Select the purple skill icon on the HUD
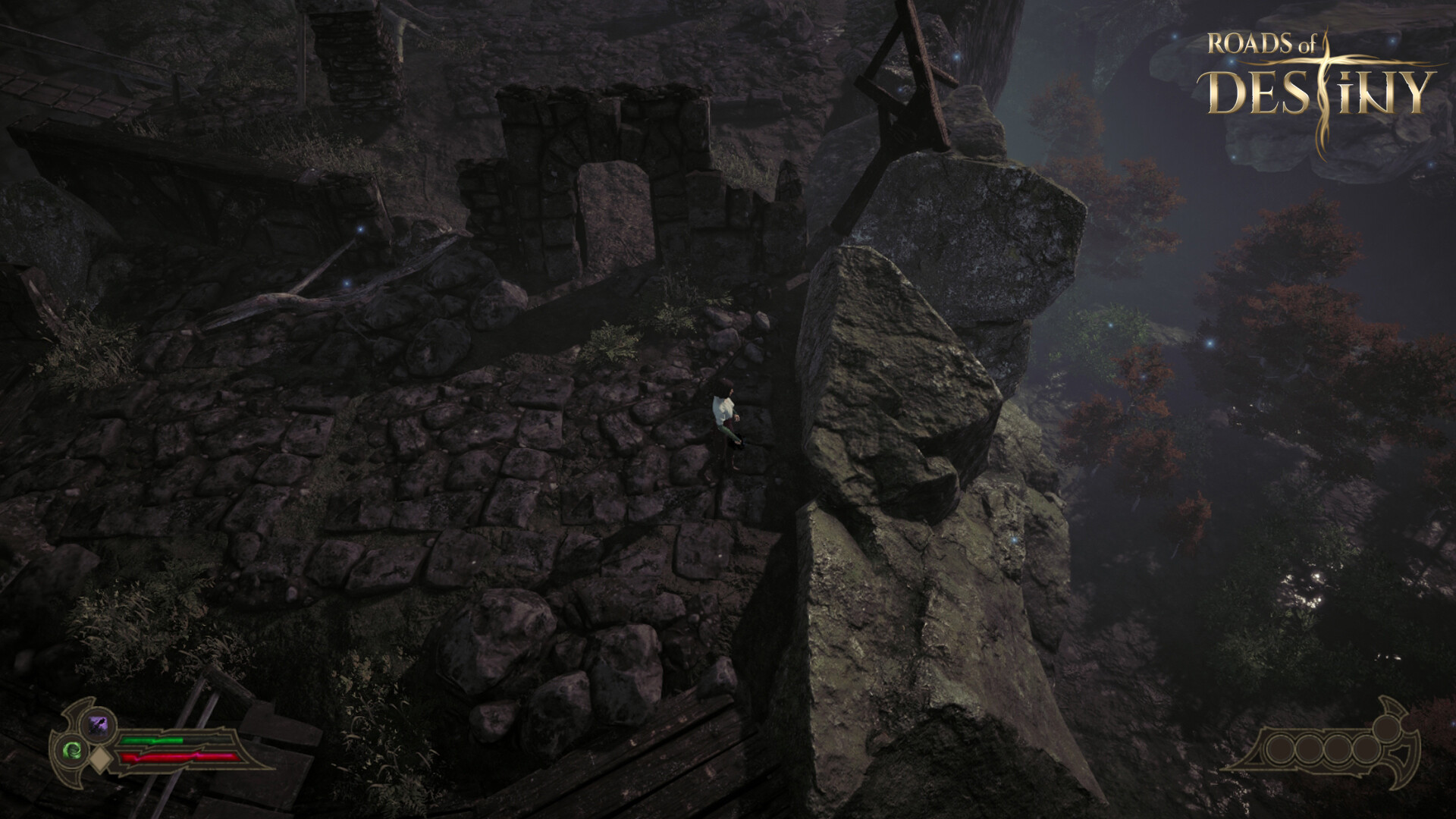Screen dimensions: 1456x819 98,724
